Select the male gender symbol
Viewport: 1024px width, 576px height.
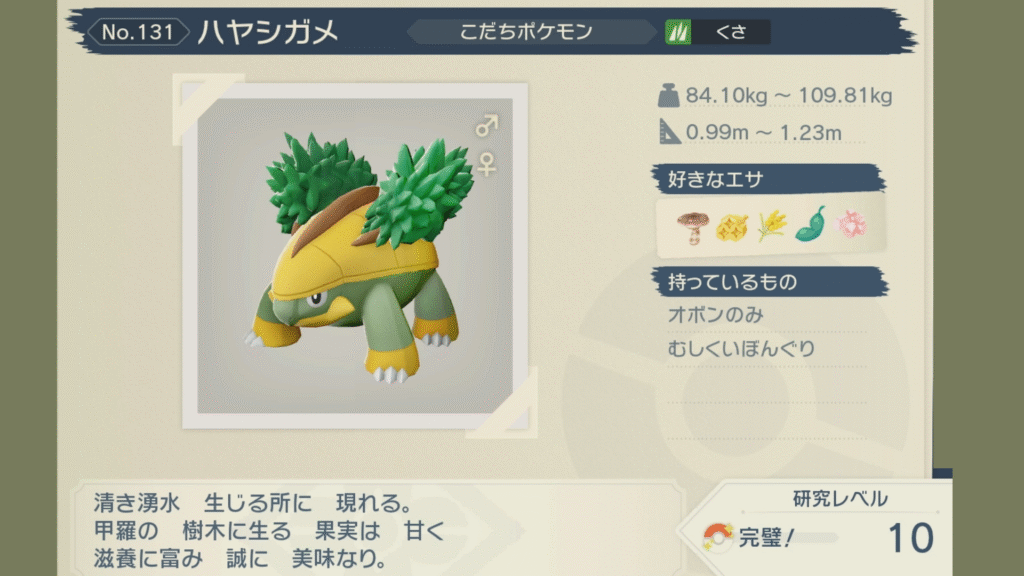coord(486,126)
